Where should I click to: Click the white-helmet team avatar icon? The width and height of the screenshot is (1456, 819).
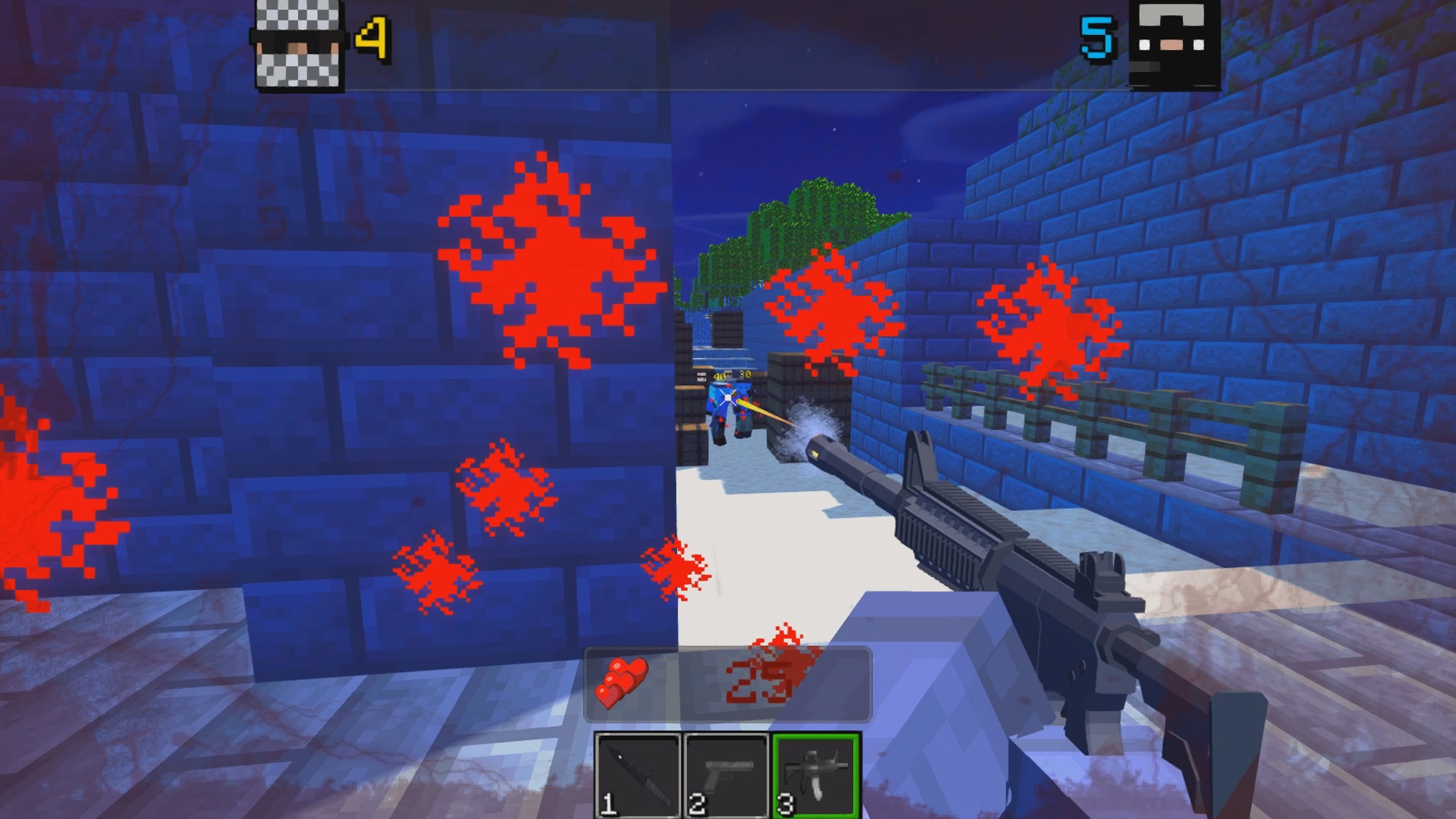(x=296, y=42)
